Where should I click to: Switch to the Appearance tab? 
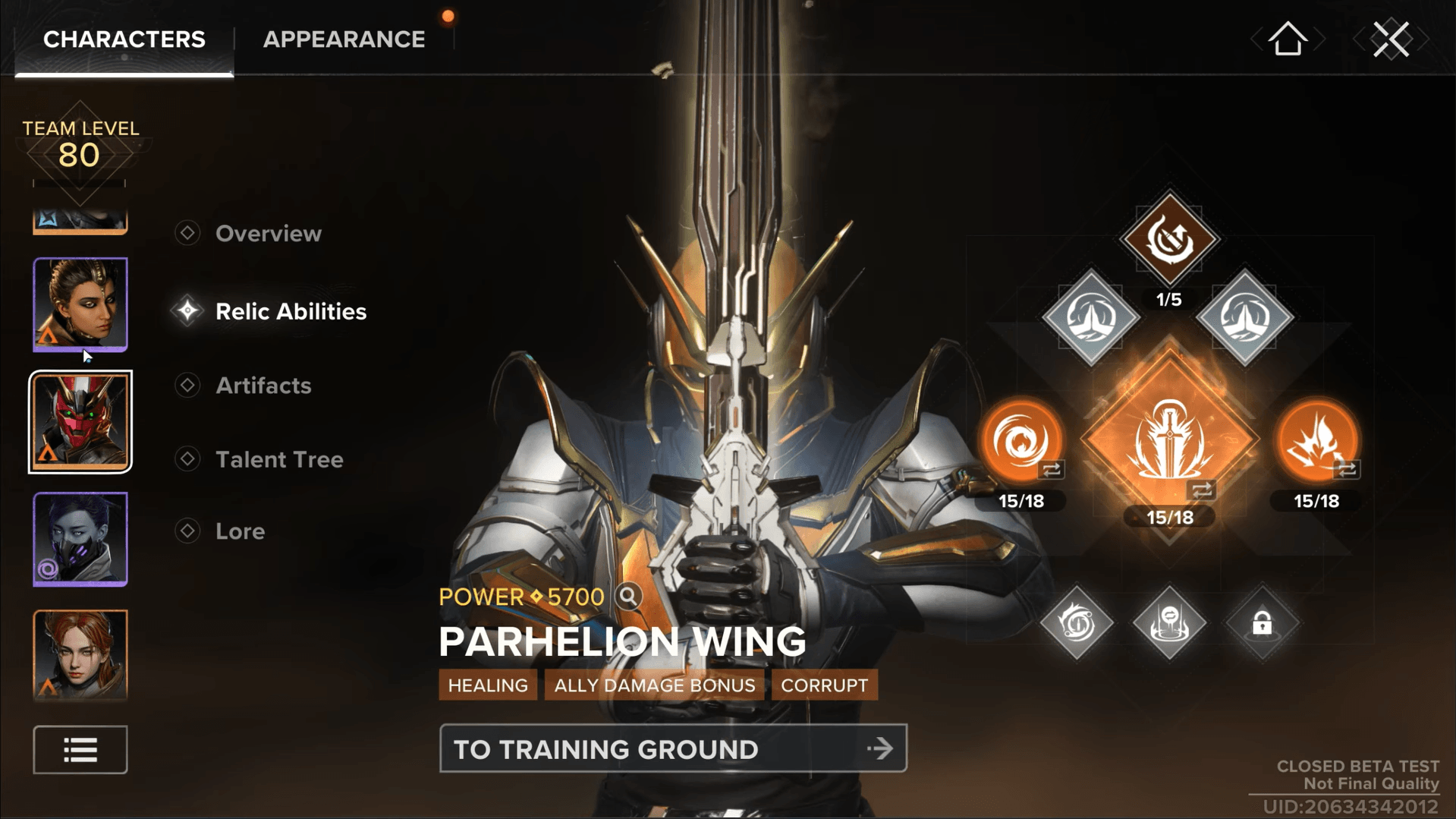(x=344, y=39)
